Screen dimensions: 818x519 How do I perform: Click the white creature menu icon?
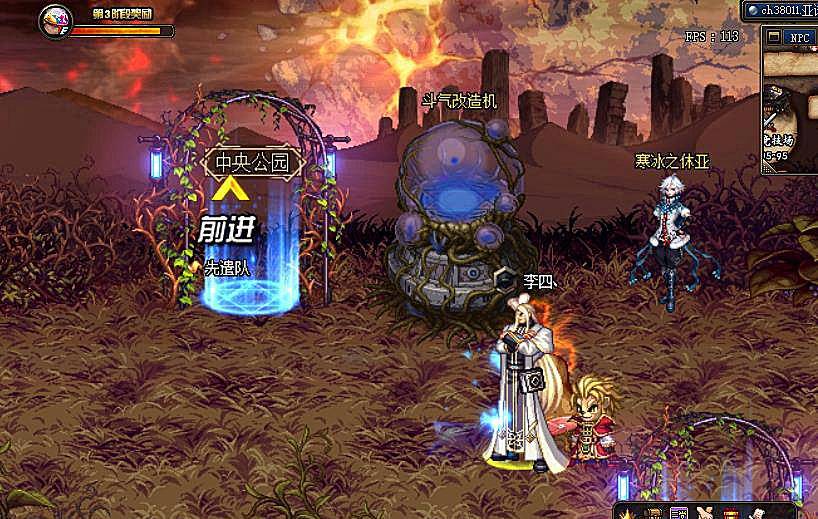coord(757,513)
